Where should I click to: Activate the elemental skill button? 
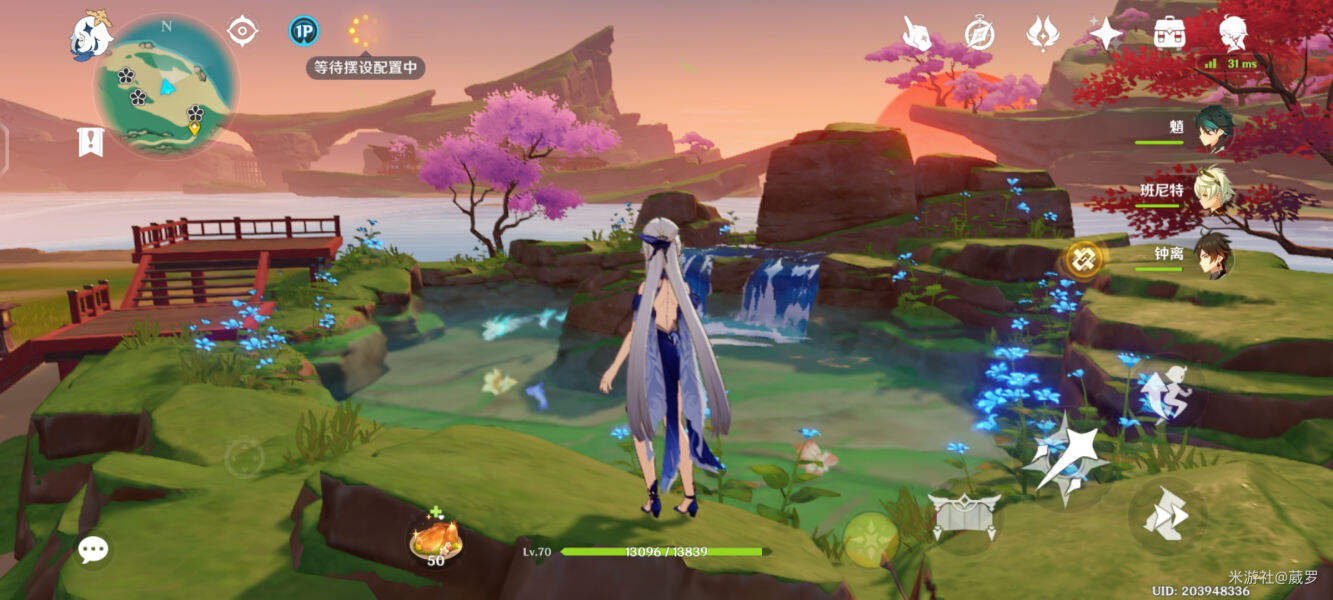(x=963, y=516)
